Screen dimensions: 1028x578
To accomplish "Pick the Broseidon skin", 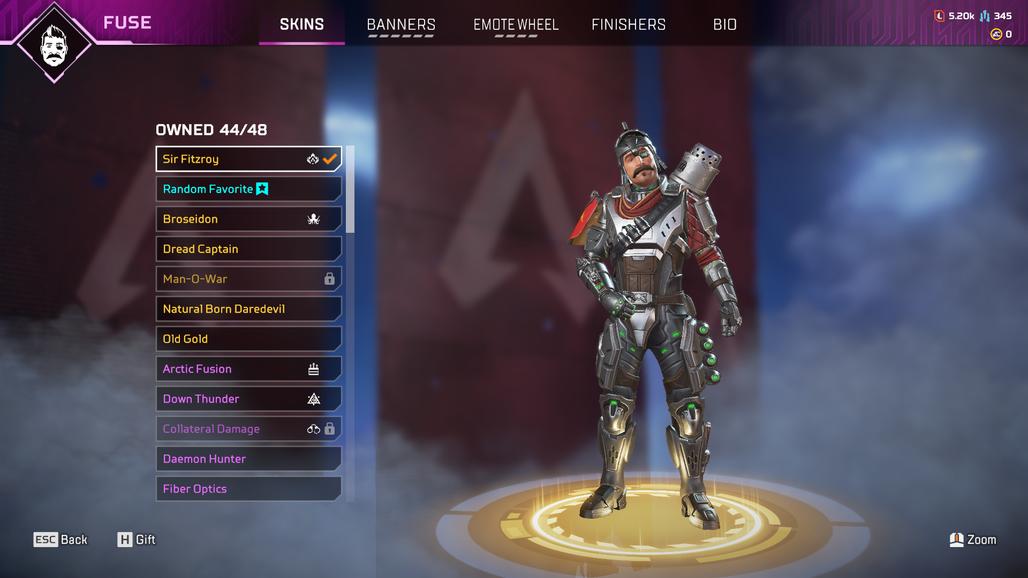I will (x=248, y=219).
